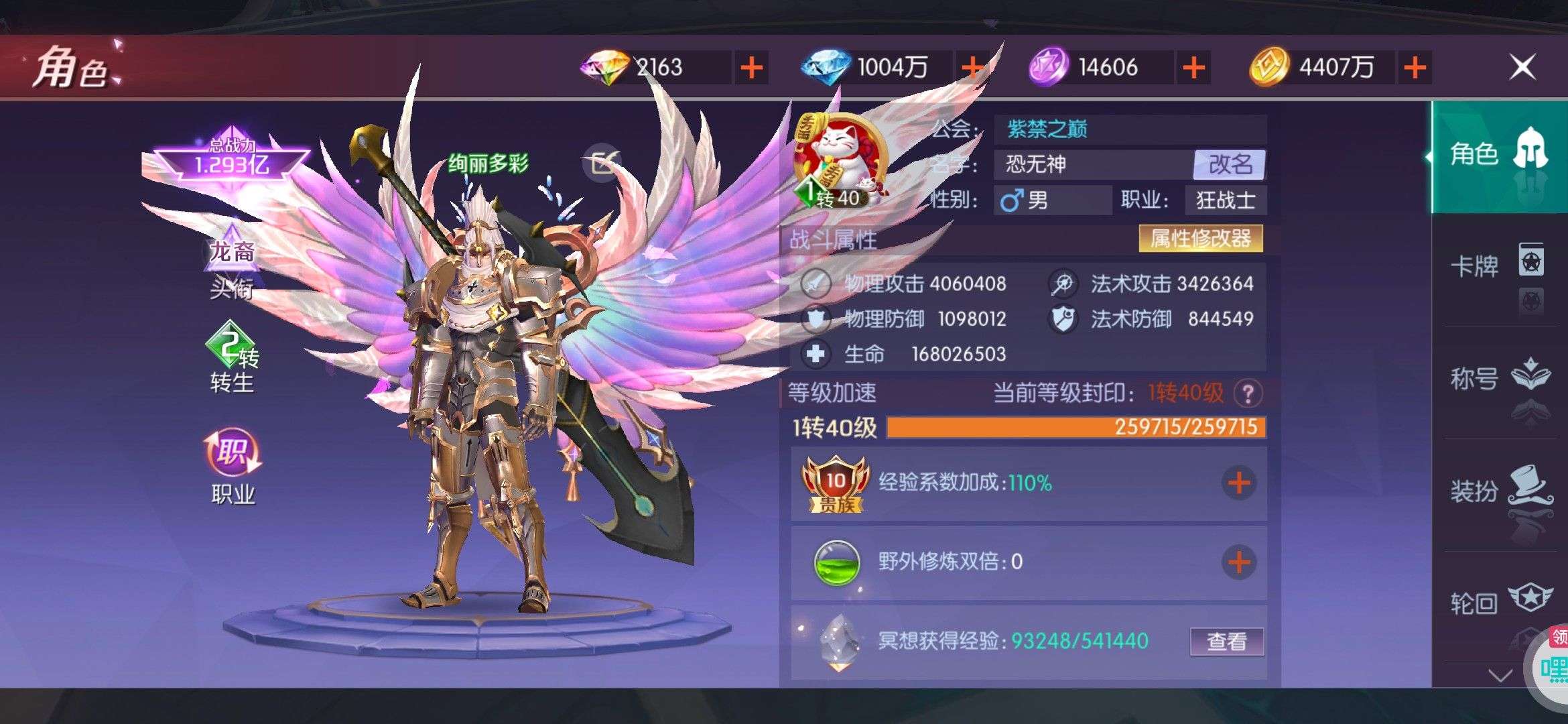The width and height of the screenshot is (1568, 724).
Task: Switch to the 卡牌 cards tab
Action: pos(1498,266)
